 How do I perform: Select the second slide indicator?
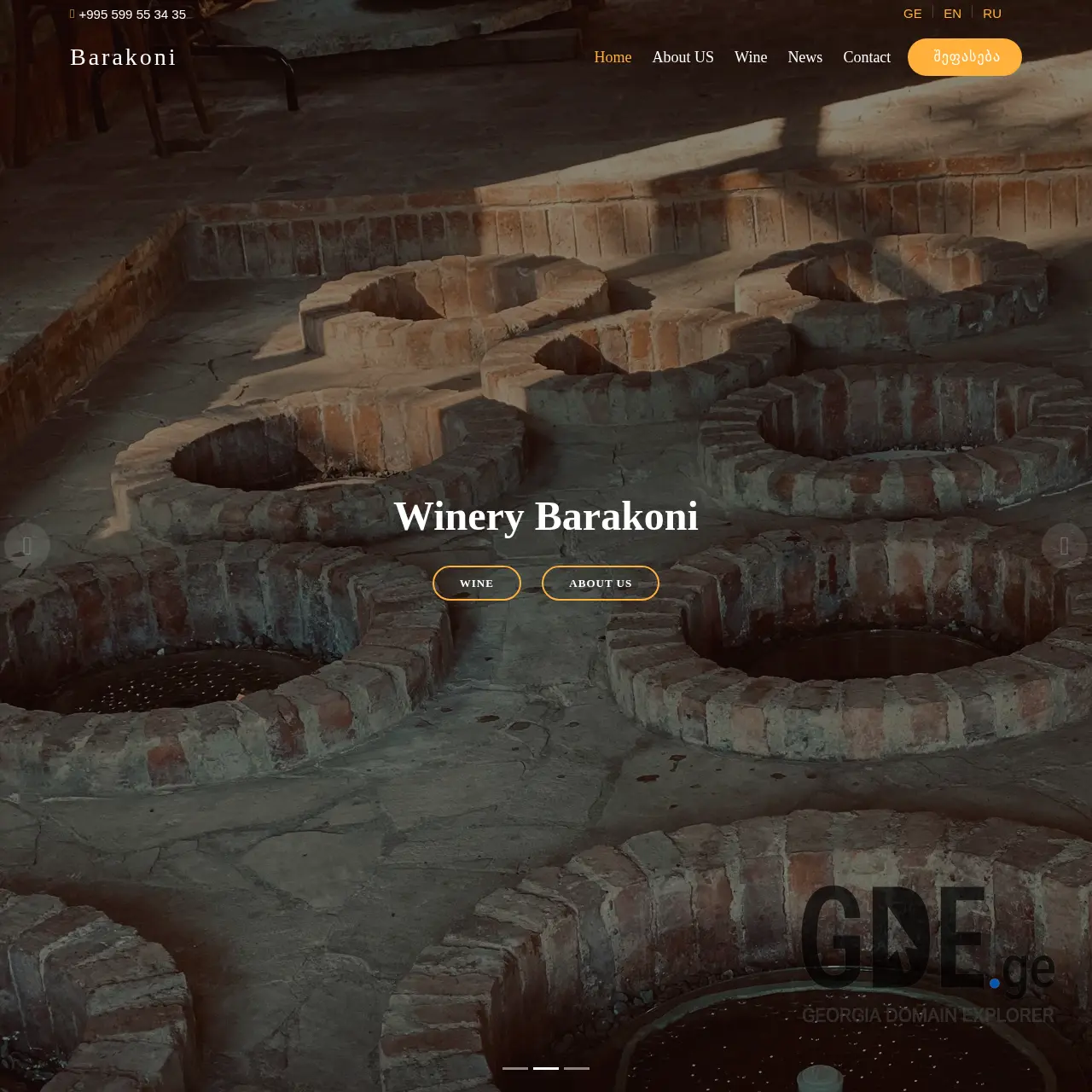(x=546, y=1068)
